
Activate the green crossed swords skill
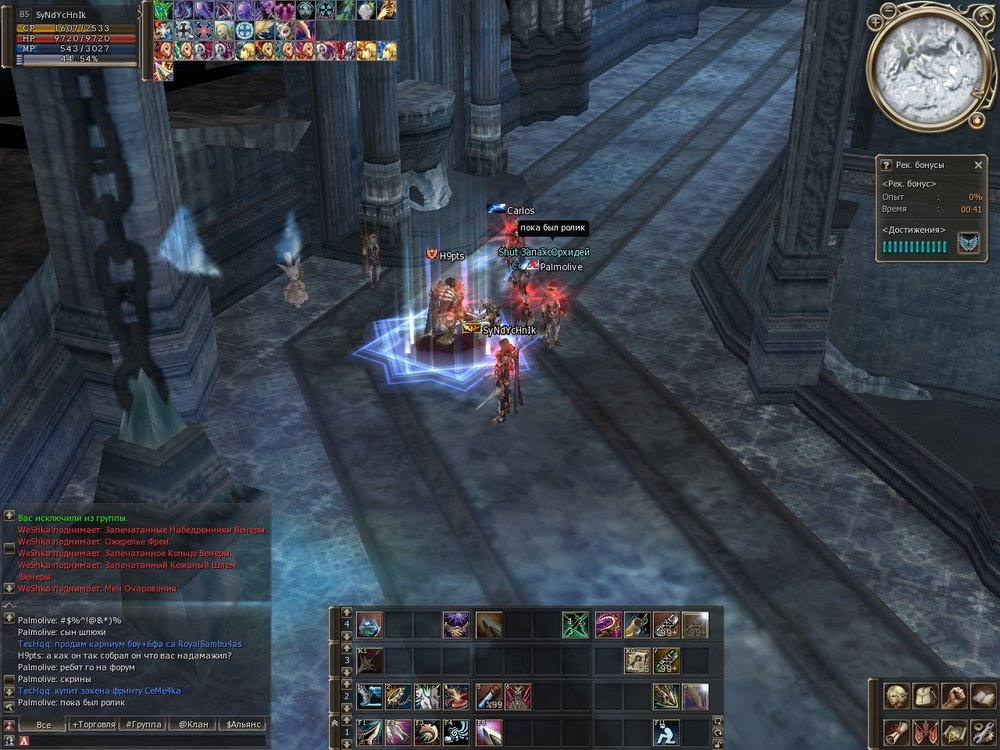pos(575,626)
